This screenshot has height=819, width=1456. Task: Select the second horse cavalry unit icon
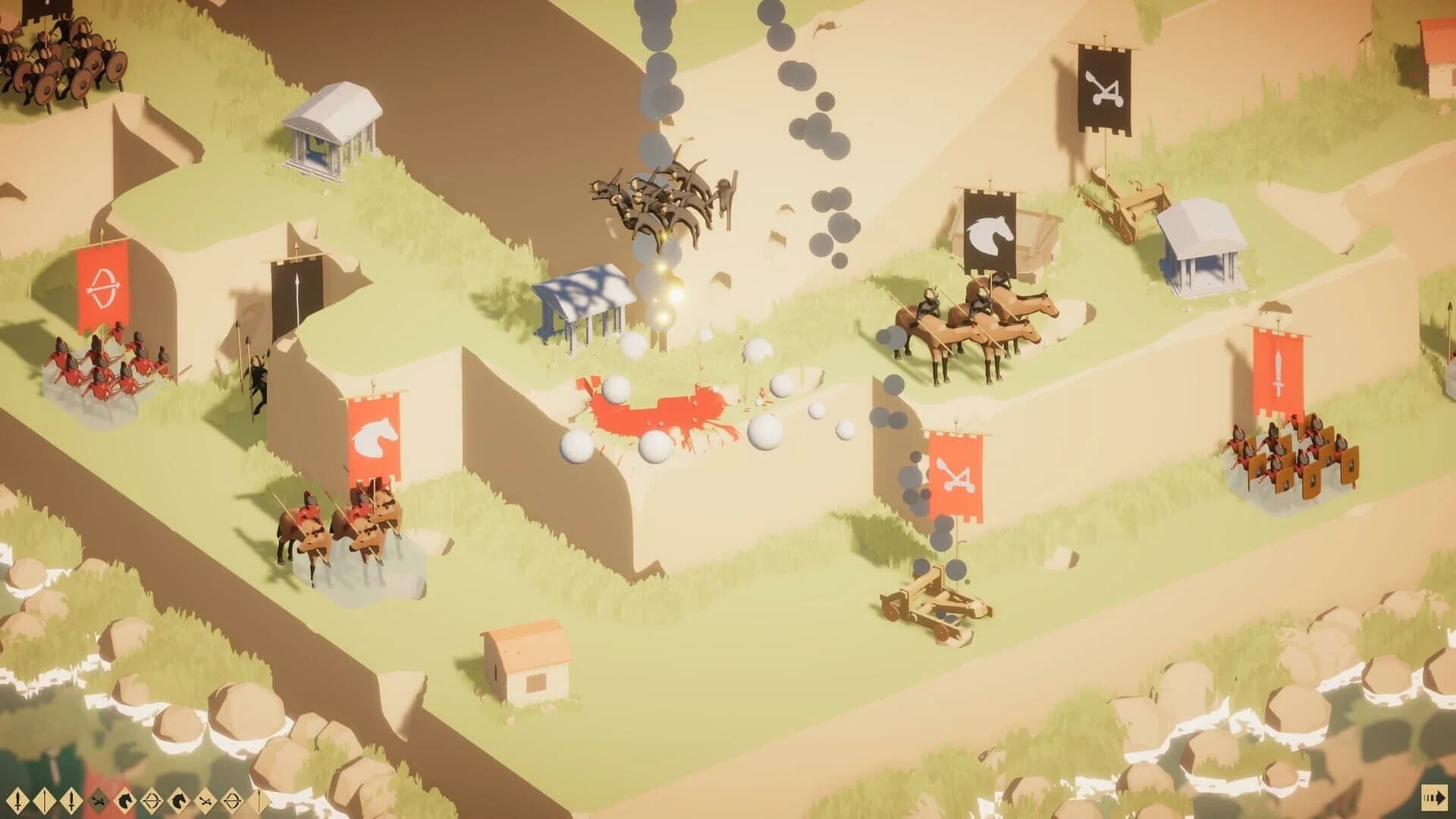pyautogui.click(x=178, y=800)
